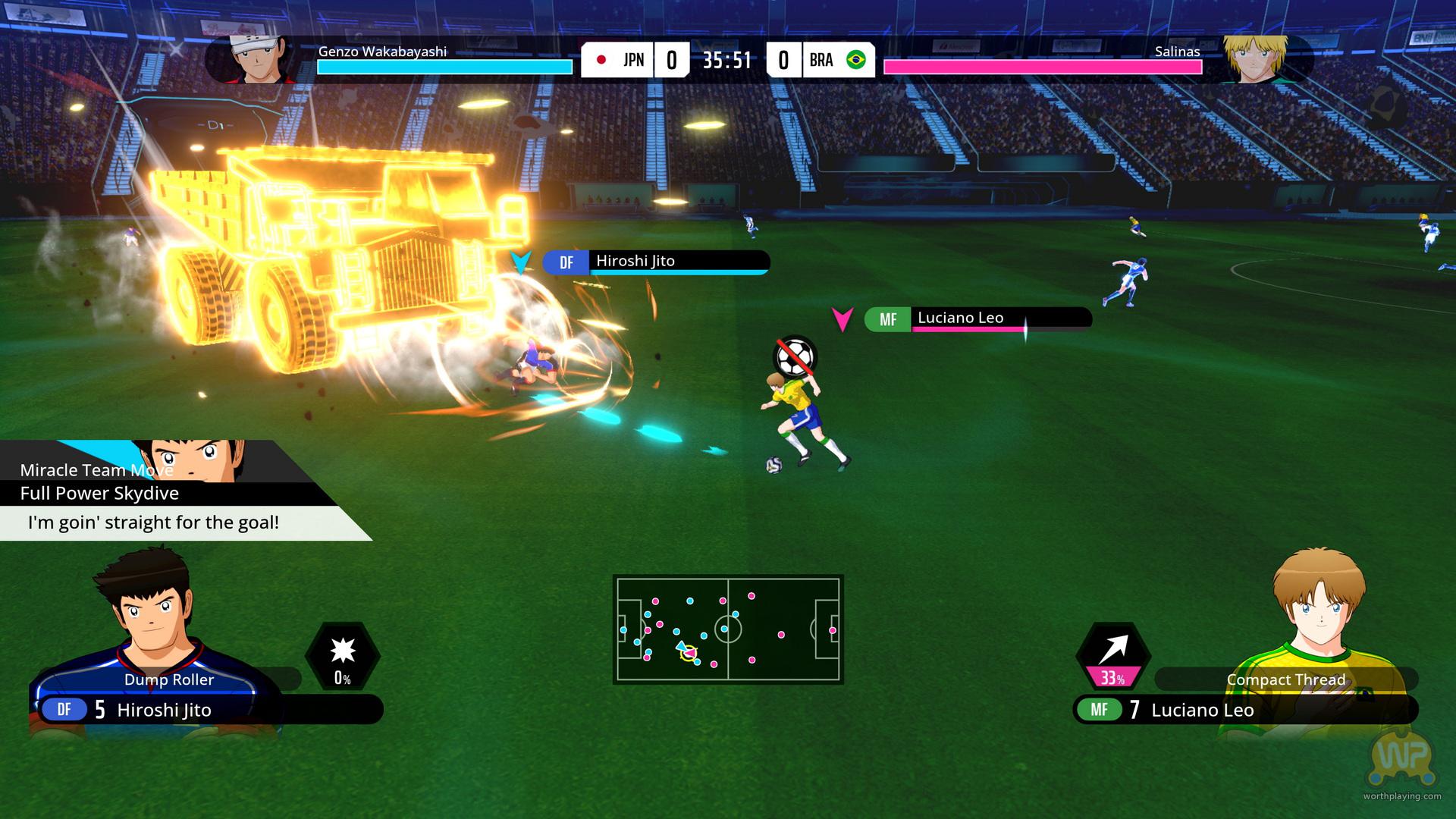Select the Hiroshi Jito DF name tag

pyautogui.click(x=656, y=262)
